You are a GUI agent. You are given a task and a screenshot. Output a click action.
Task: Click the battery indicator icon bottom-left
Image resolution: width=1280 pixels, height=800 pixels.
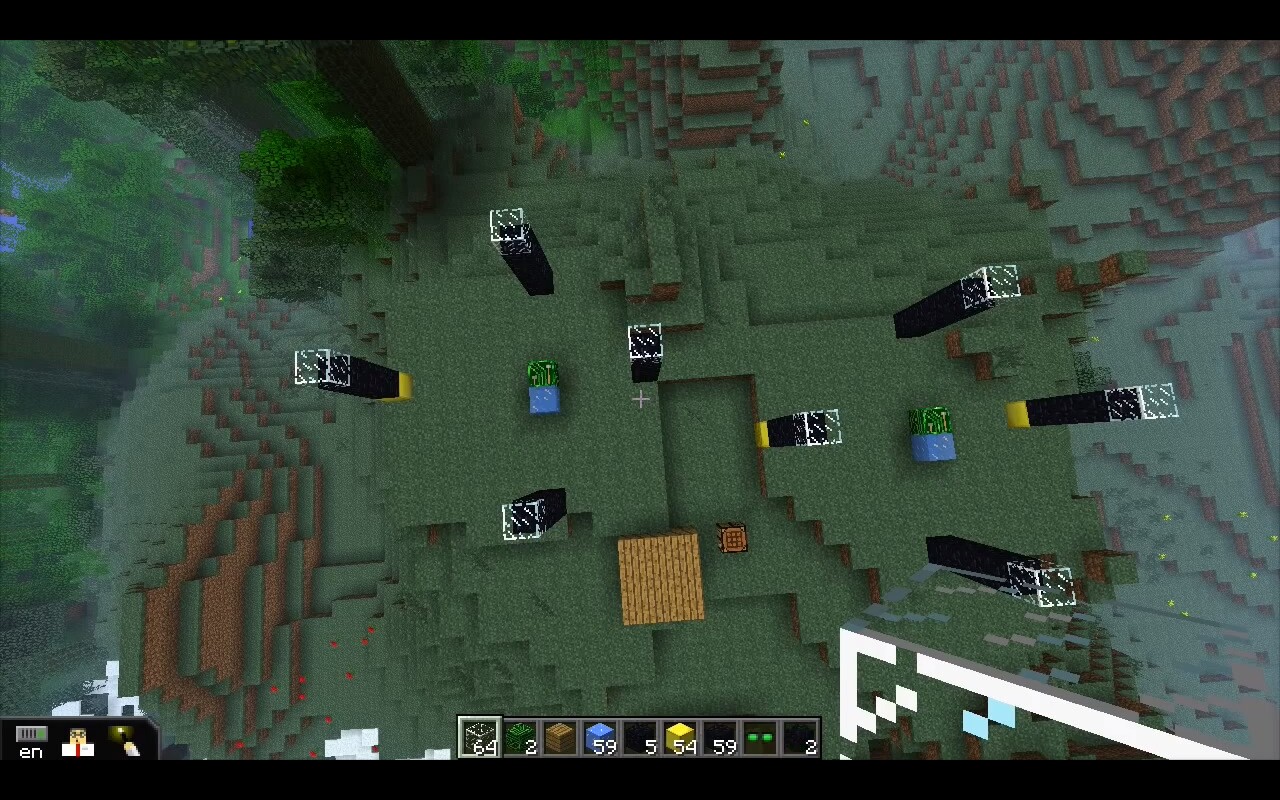click(x=33, y=733)
